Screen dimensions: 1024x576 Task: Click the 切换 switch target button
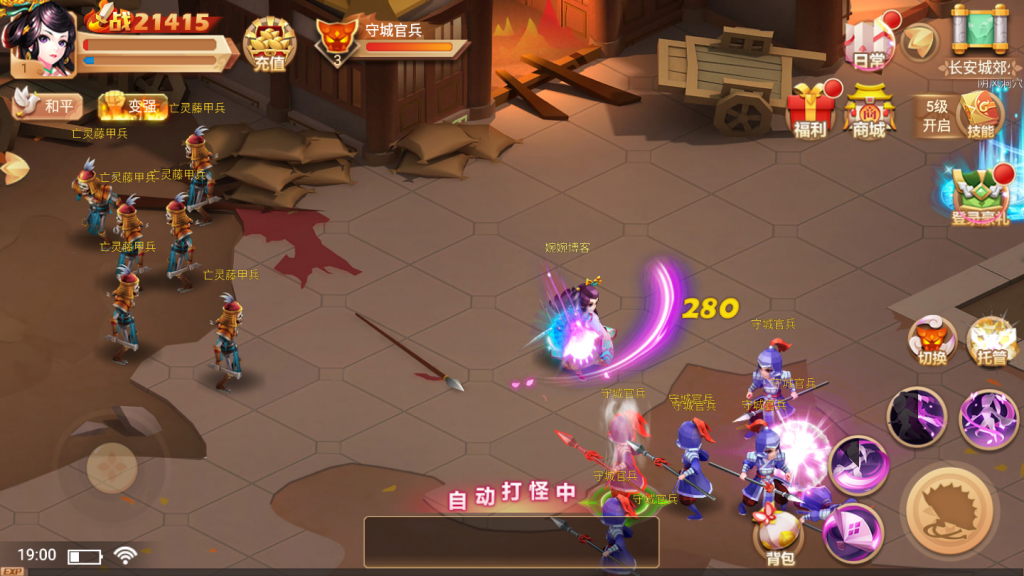click(932, 343)
